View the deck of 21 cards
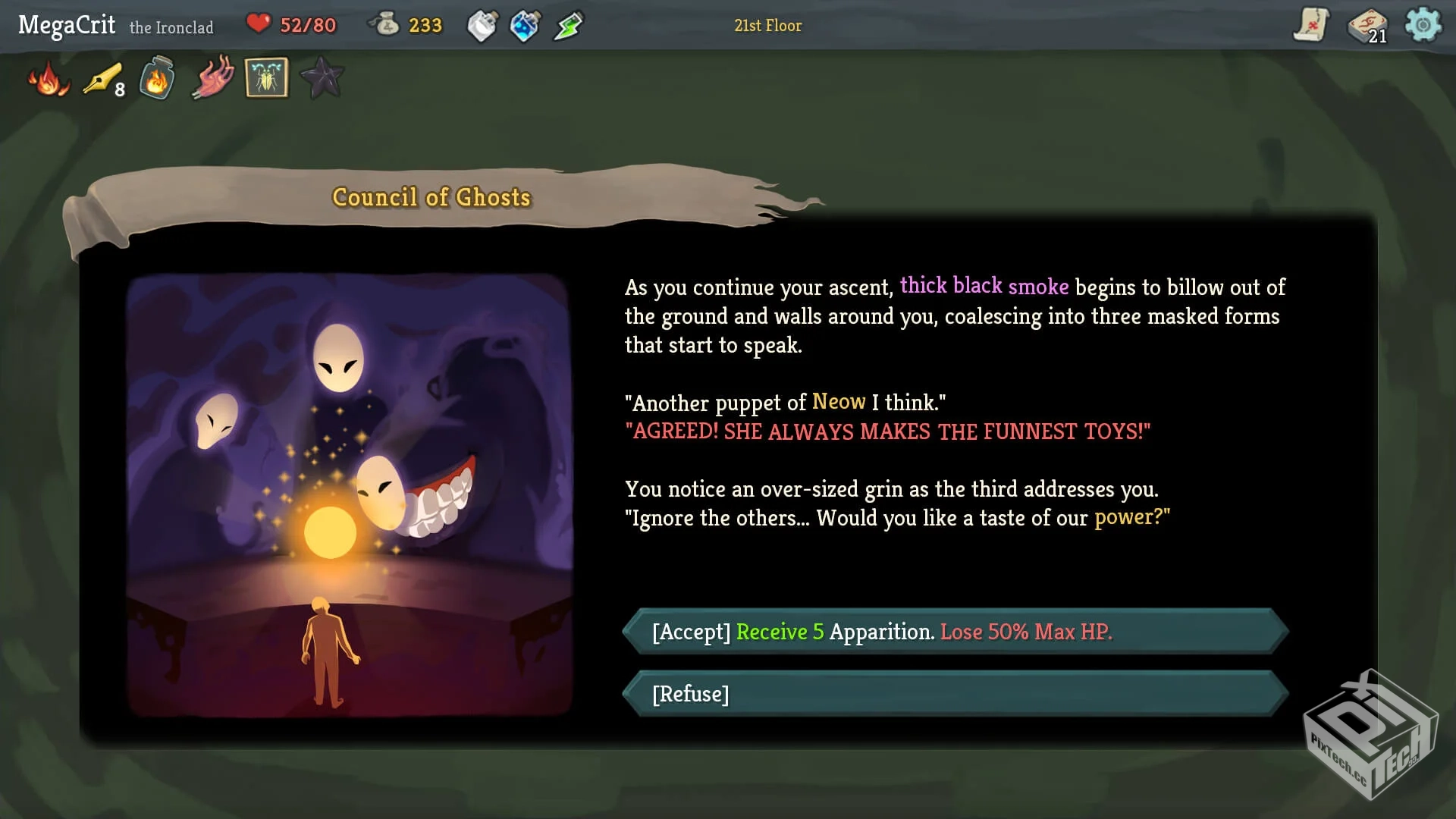 point(1367,27)
